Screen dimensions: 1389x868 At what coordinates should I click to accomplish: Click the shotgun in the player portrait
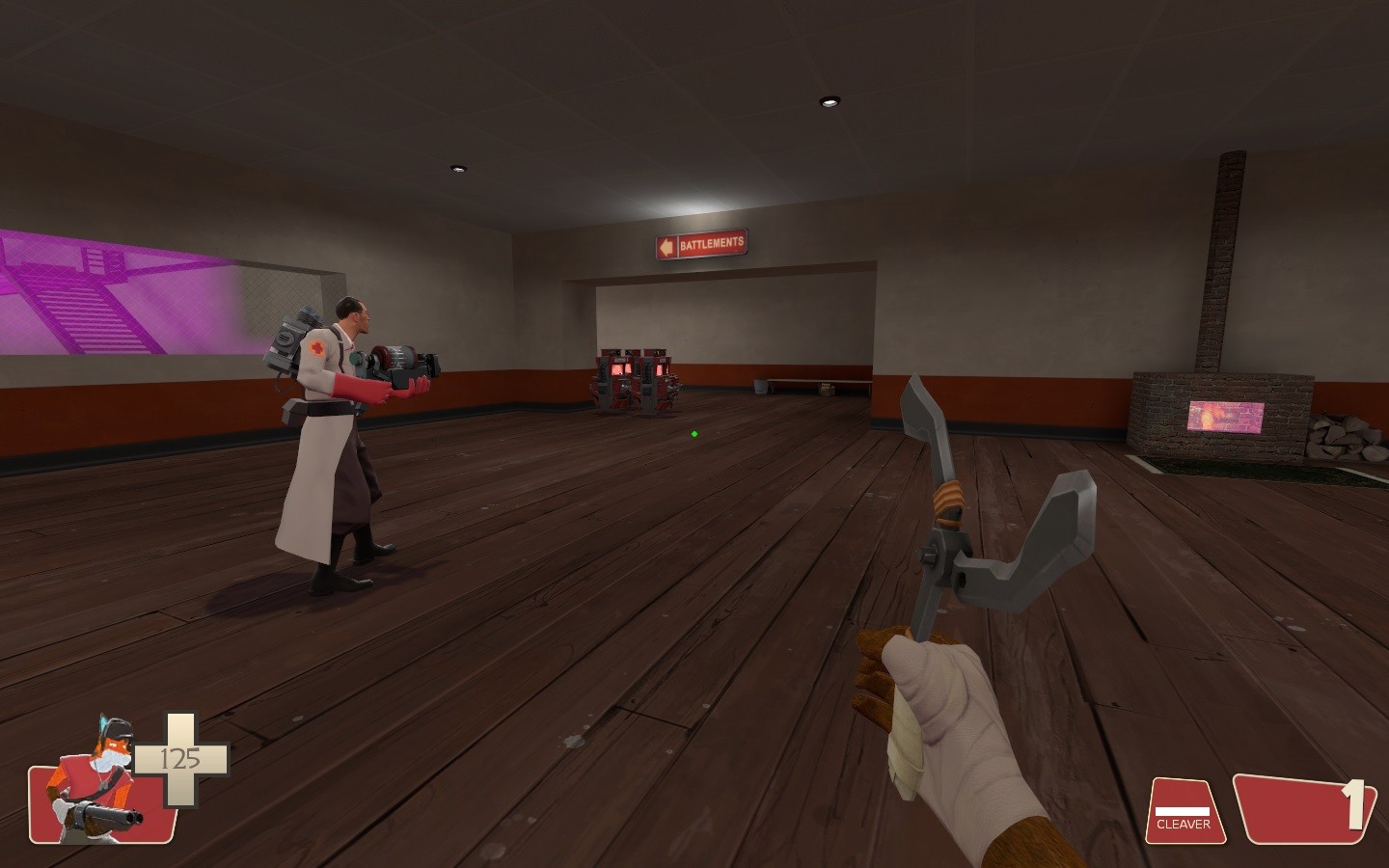(101, 815)
